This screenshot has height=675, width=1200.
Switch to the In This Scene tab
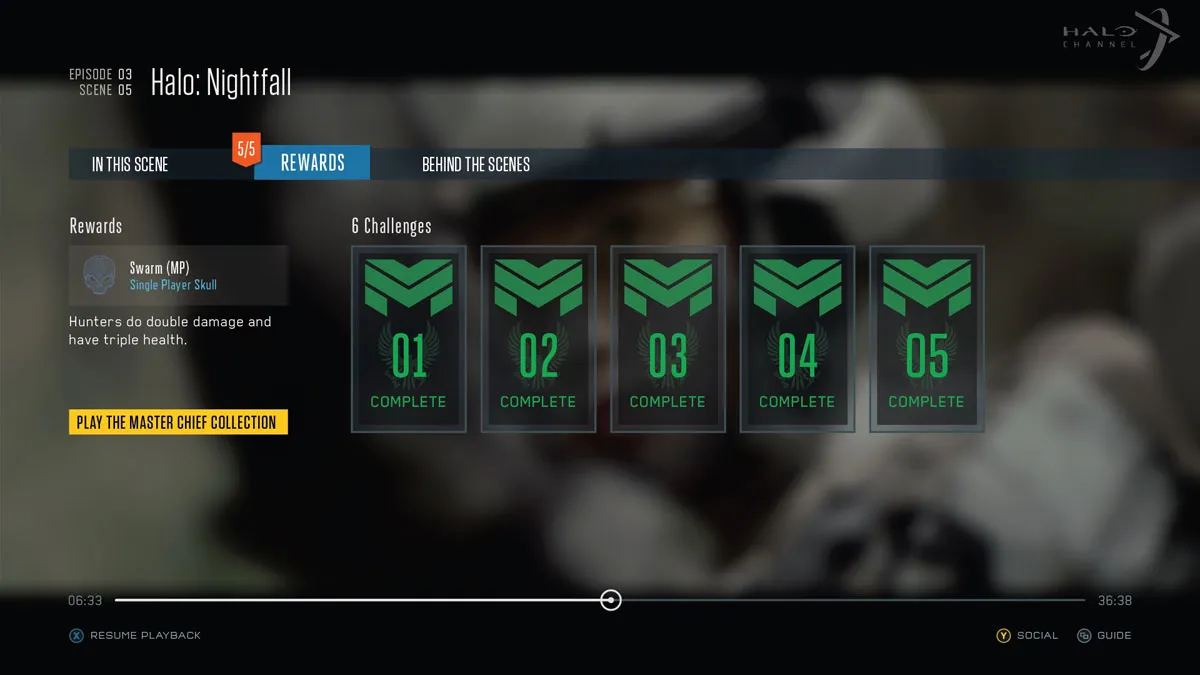click(130, 164)
